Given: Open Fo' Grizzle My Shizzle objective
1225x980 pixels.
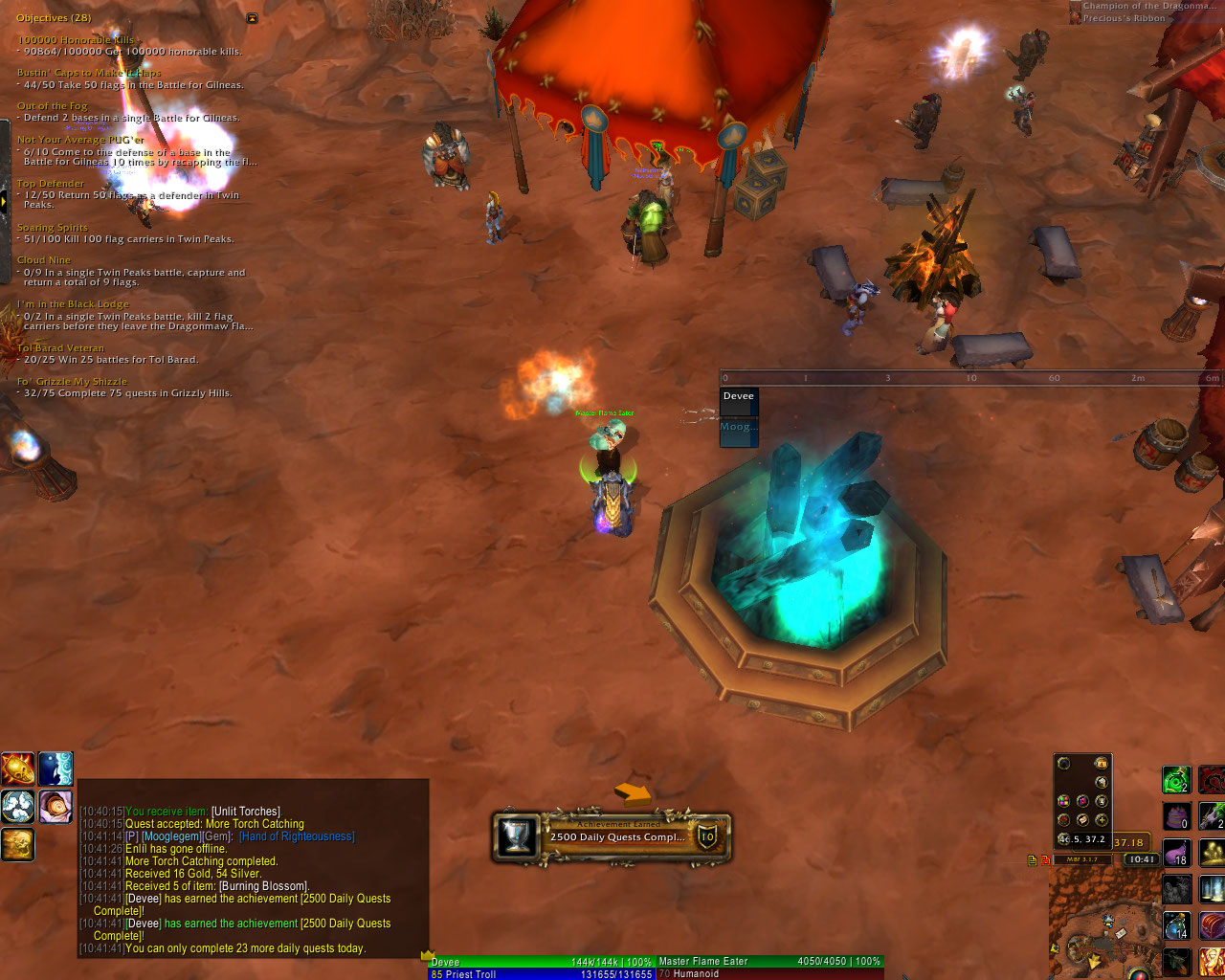Looking at the screenshot, I should pyautogui.click(x=72, y=382).
